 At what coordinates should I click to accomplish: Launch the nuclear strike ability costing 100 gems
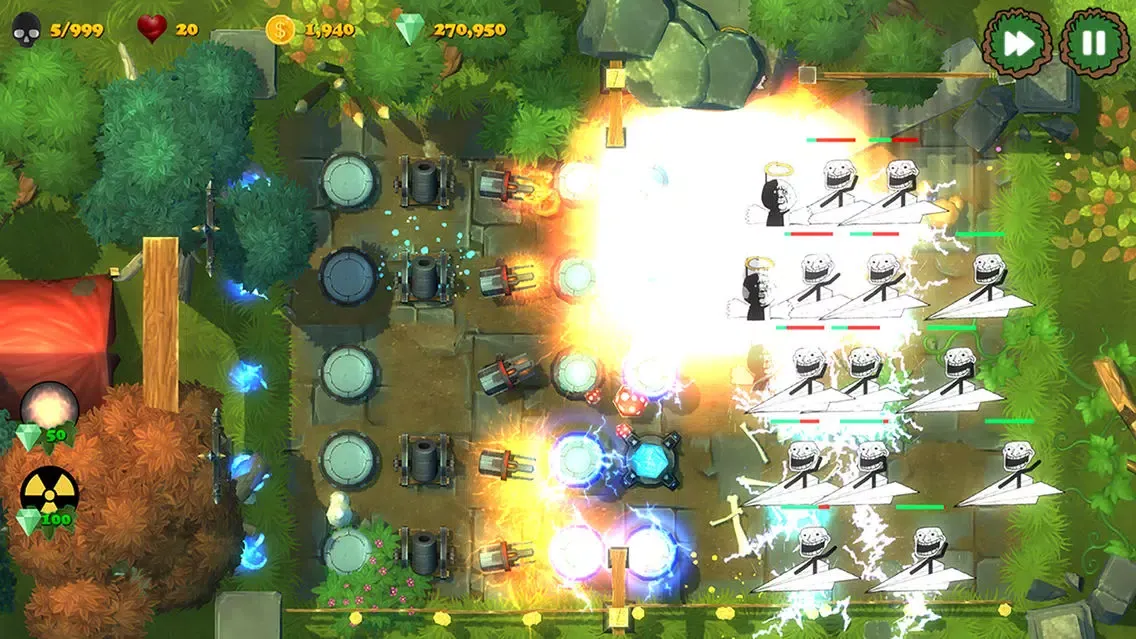[x=48, y=494]
